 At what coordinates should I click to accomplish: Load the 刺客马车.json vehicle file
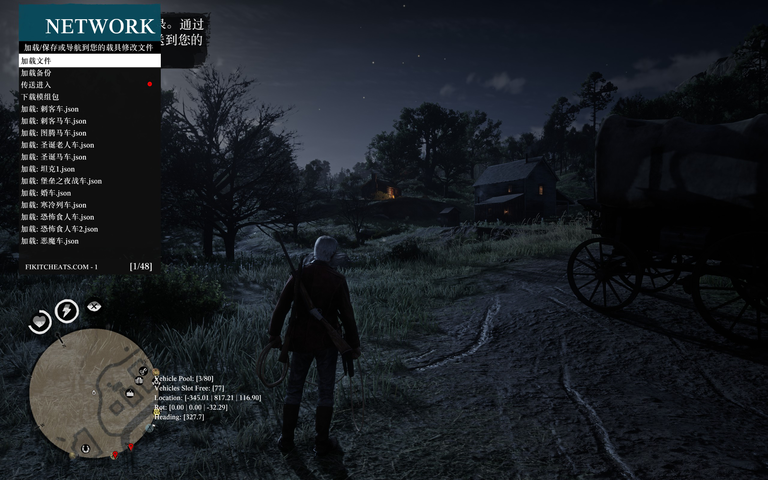[x=89, y=121]
